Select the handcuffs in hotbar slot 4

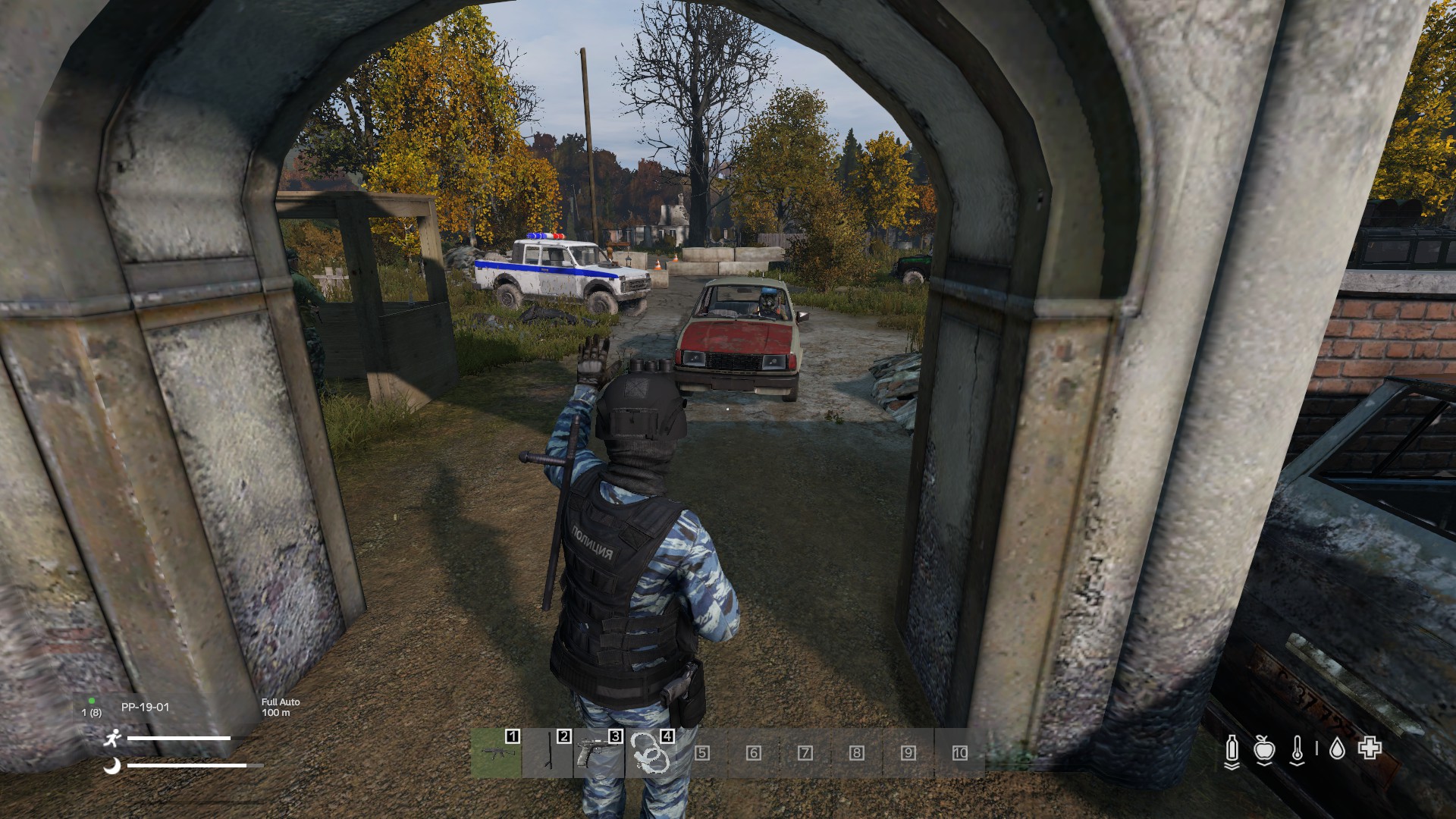click(x=650, y=753)
